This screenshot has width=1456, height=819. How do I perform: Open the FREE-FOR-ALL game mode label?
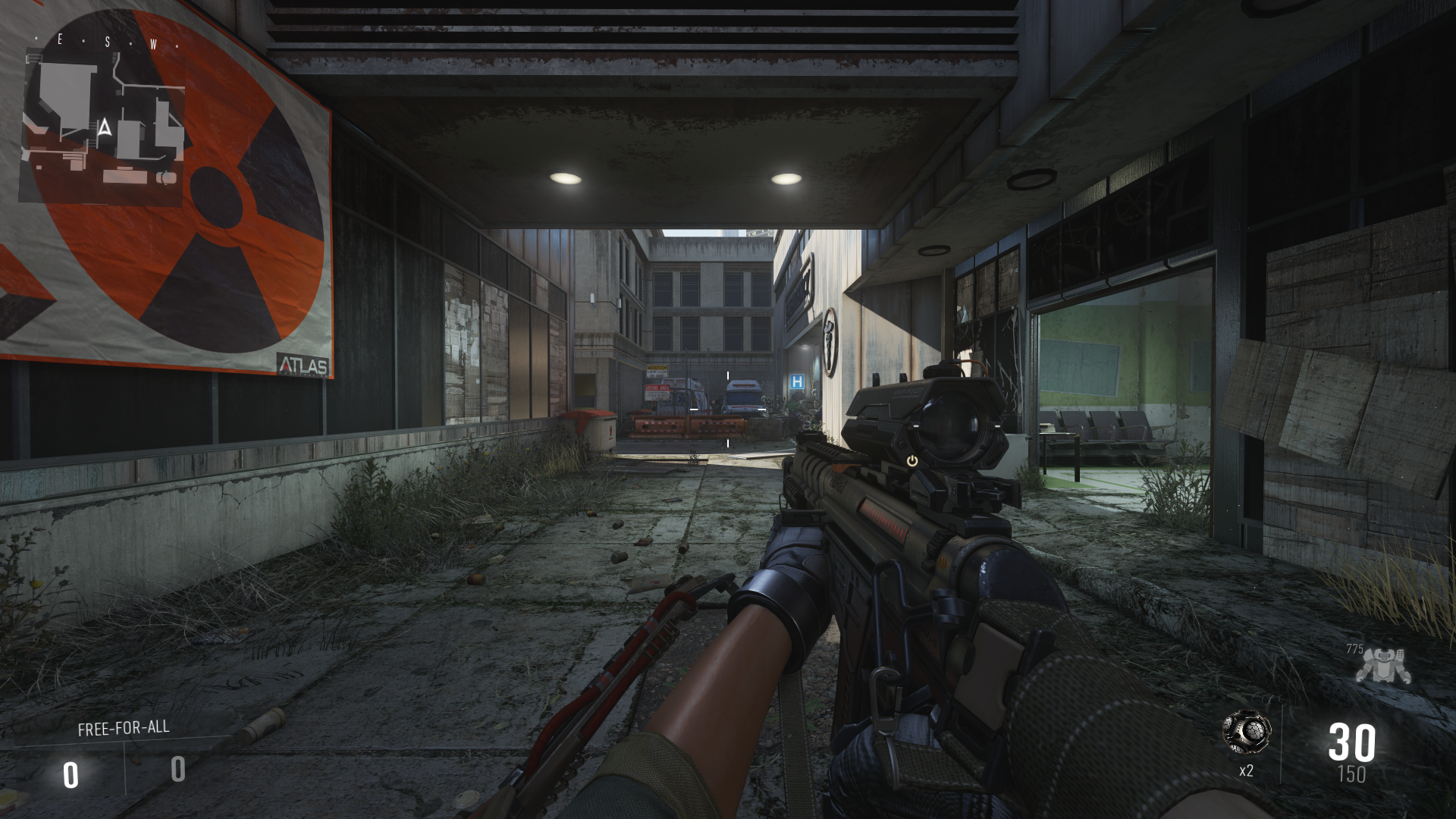(x=123, y=728)
